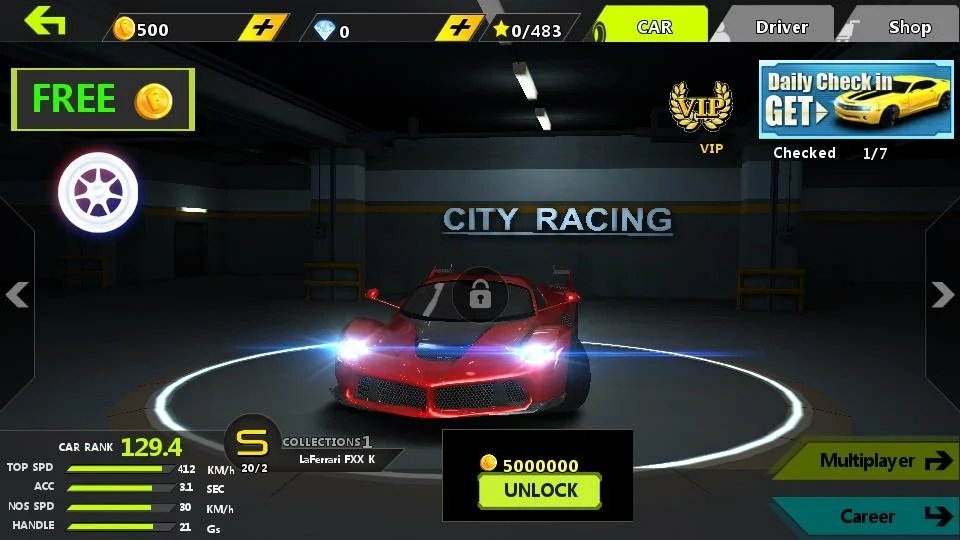Screen dimensions: 960x540
Task: Show the previous car
Action: pyautogui.click(x=17, y=294)
